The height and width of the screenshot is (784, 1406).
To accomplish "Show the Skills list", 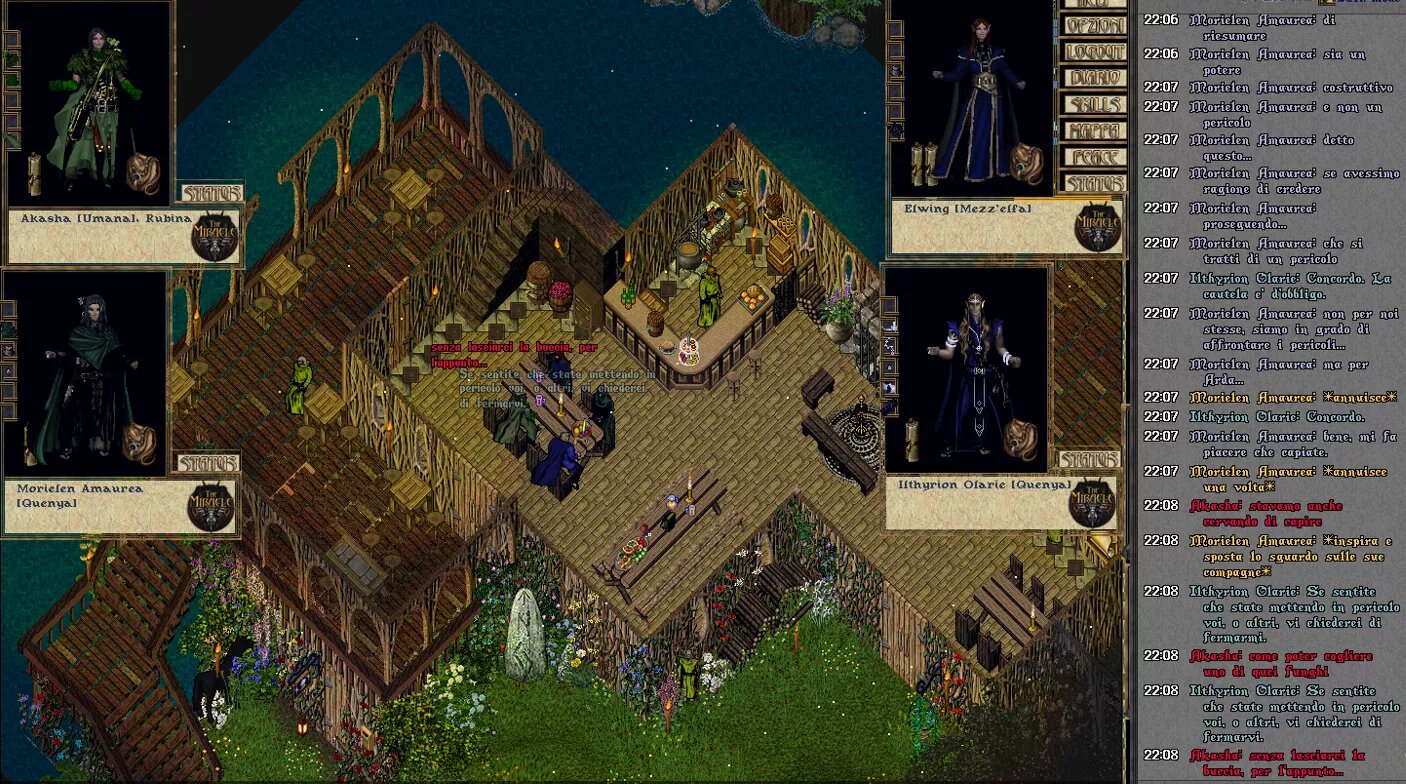I will 1094,104.
